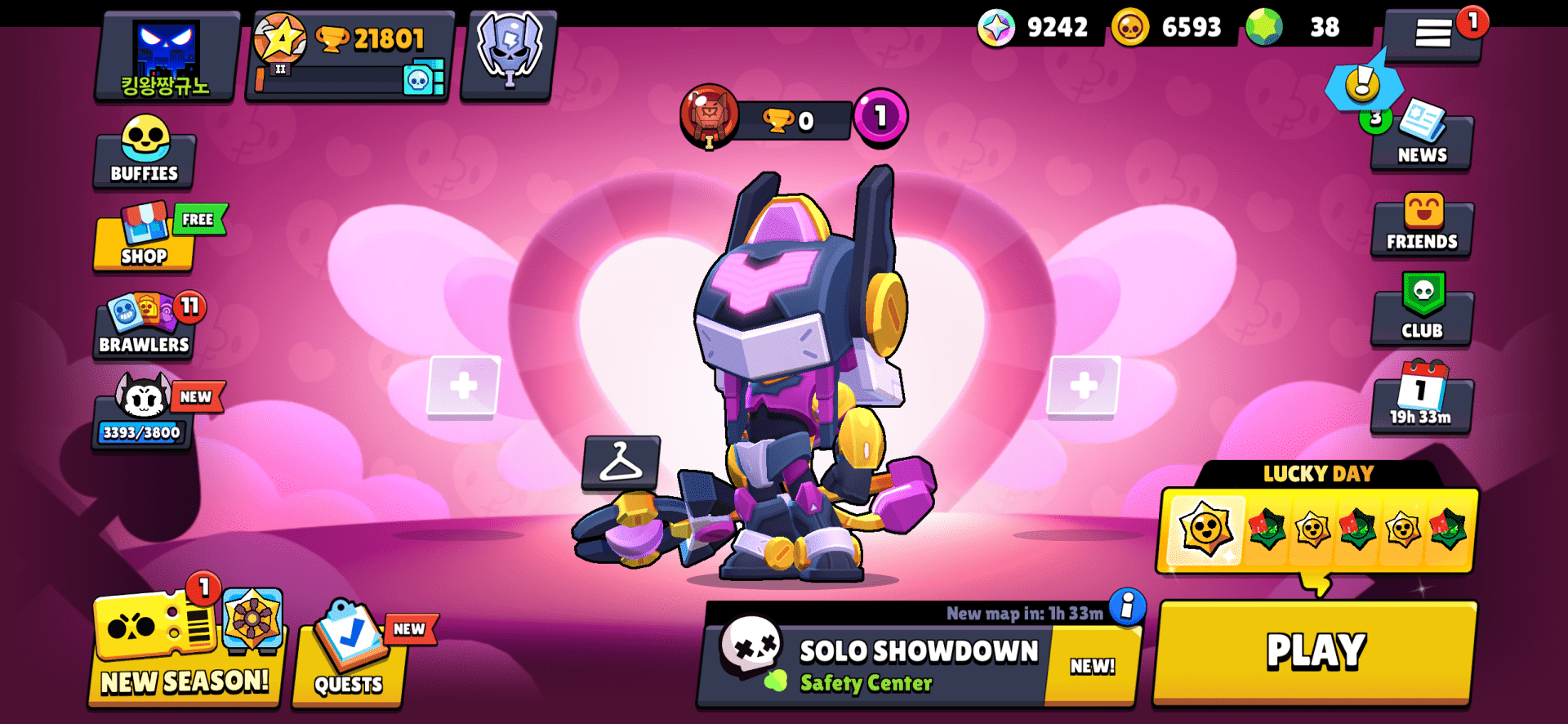Expand the right pin slot with the plus
Screen dimensions: 1568x724
[x=1085, y=384]
